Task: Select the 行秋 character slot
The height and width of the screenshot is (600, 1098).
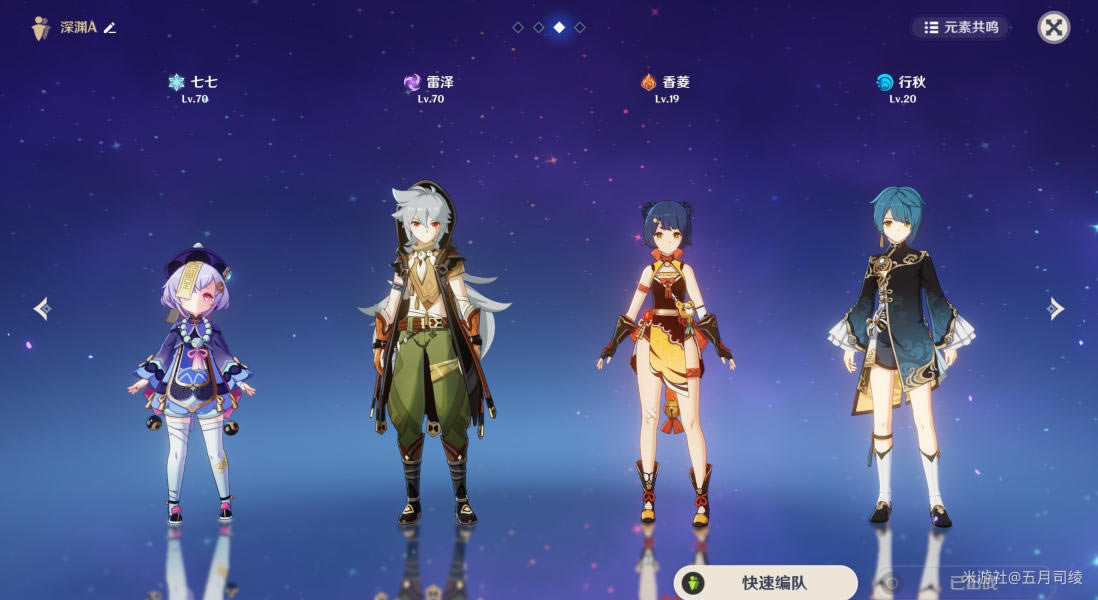Action: (900, 350)
